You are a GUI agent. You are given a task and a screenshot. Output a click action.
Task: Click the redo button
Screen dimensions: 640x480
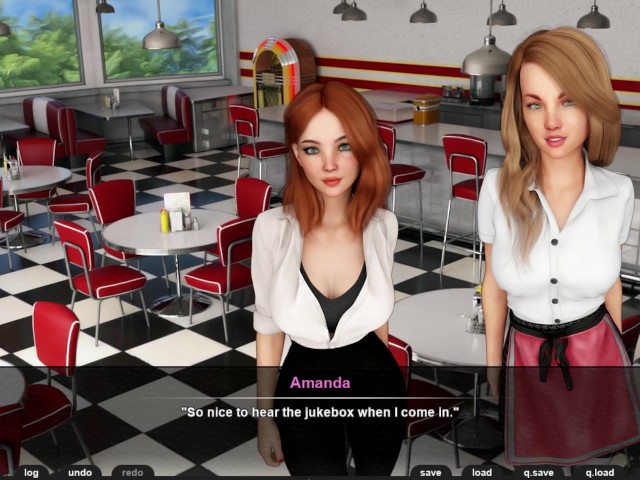pos(132,472)
